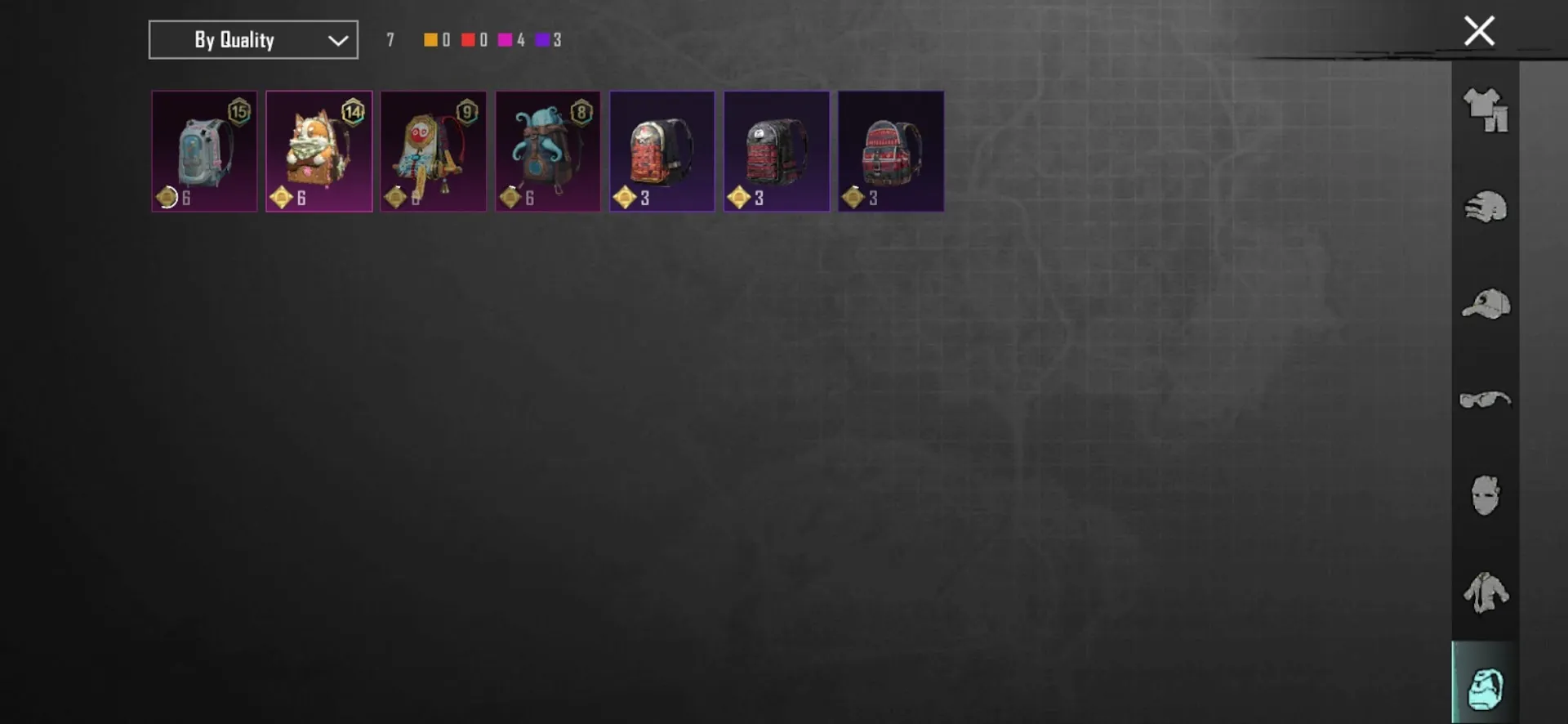Open the hair category in the sidebar
The width and height of the screenshot is (1568, 724).
pyautogui.click(x=1486, y=207)
